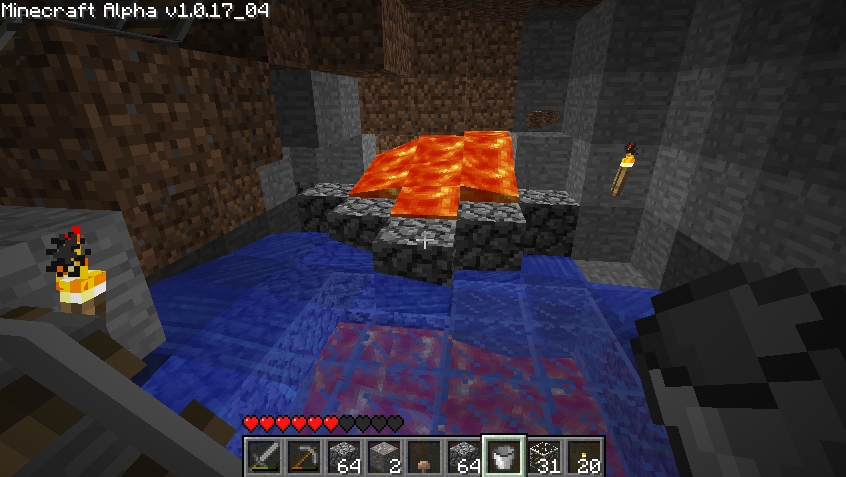Select the torch stack of 20
The width and height of the screenshot is (846, 477).
pos(583,456)
